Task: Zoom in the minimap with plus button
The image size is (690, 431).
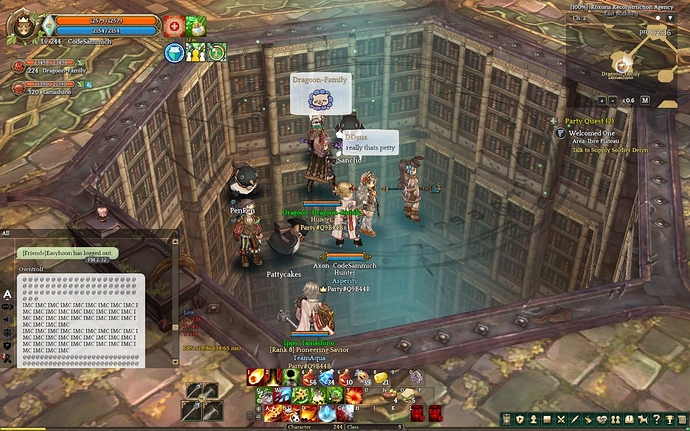Action: coord(604,100)
